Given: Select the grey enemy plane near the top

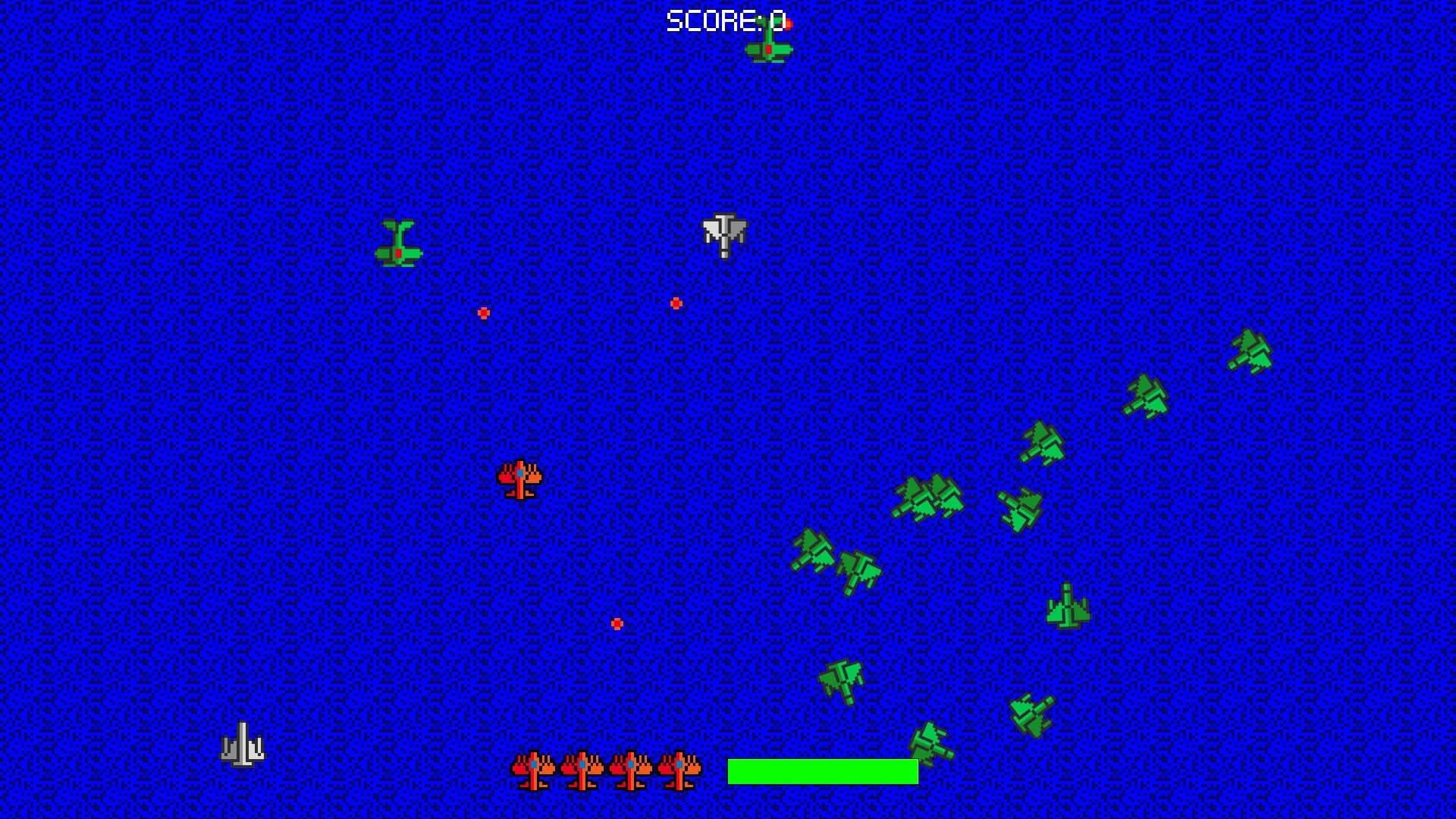Looking at the screenshot, I should tap(723, 235).
